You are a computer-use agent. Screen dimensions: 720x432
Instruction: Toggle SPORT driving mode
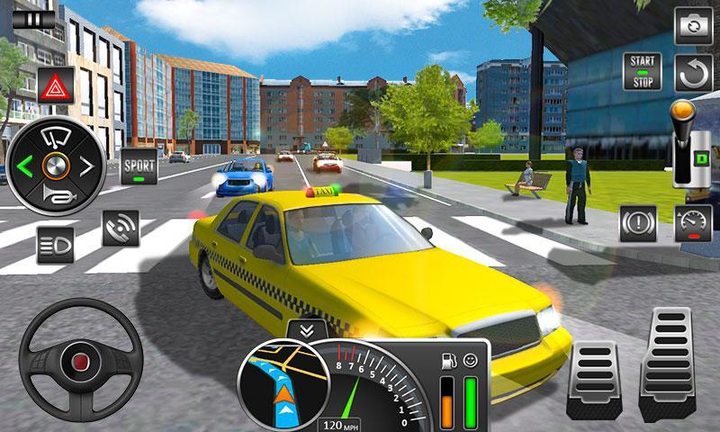click(x=139, y=165)
